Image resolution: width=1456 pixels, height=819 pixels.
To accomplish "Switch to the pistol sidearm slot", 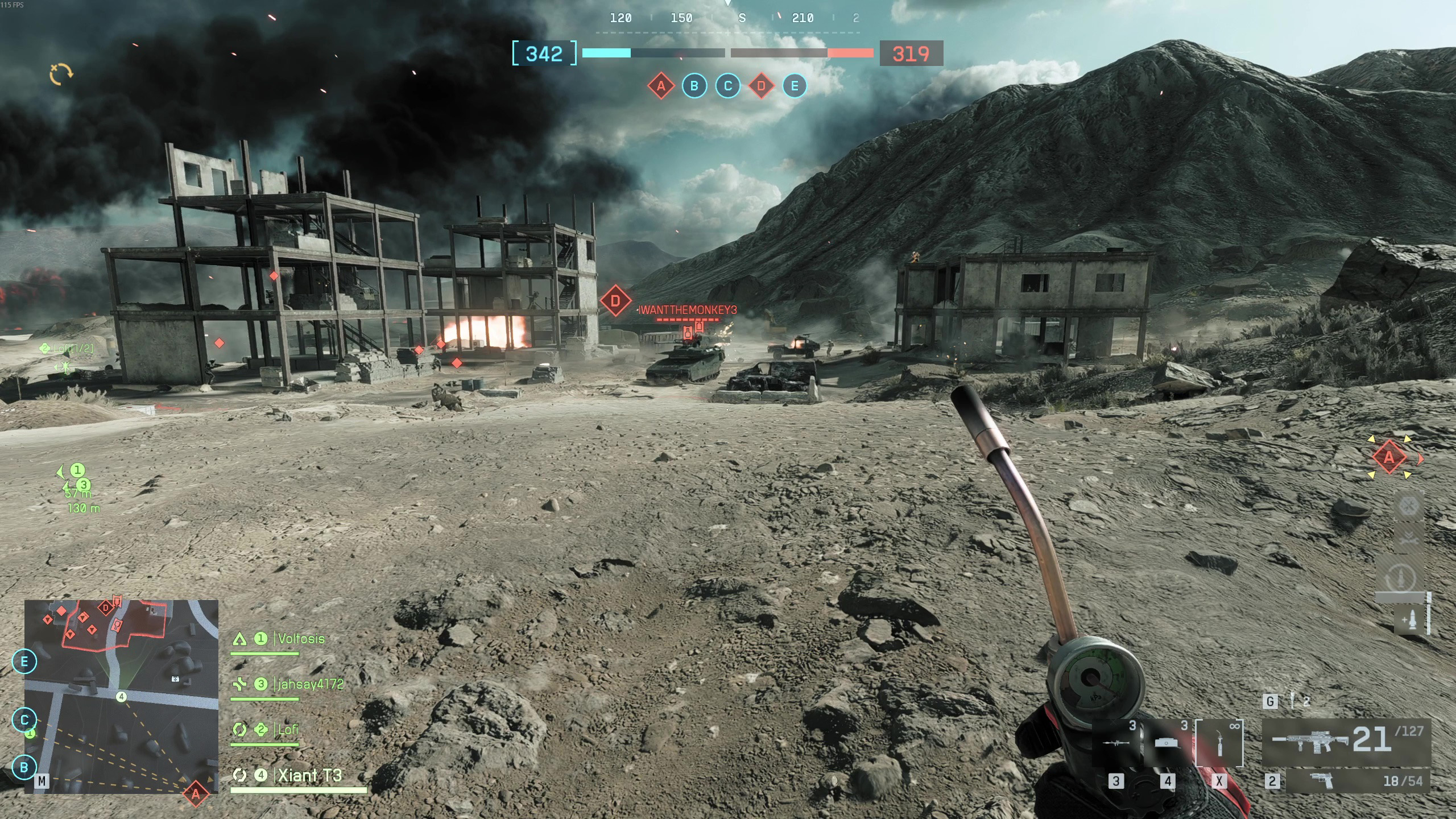I will (x=1357, y=781).
